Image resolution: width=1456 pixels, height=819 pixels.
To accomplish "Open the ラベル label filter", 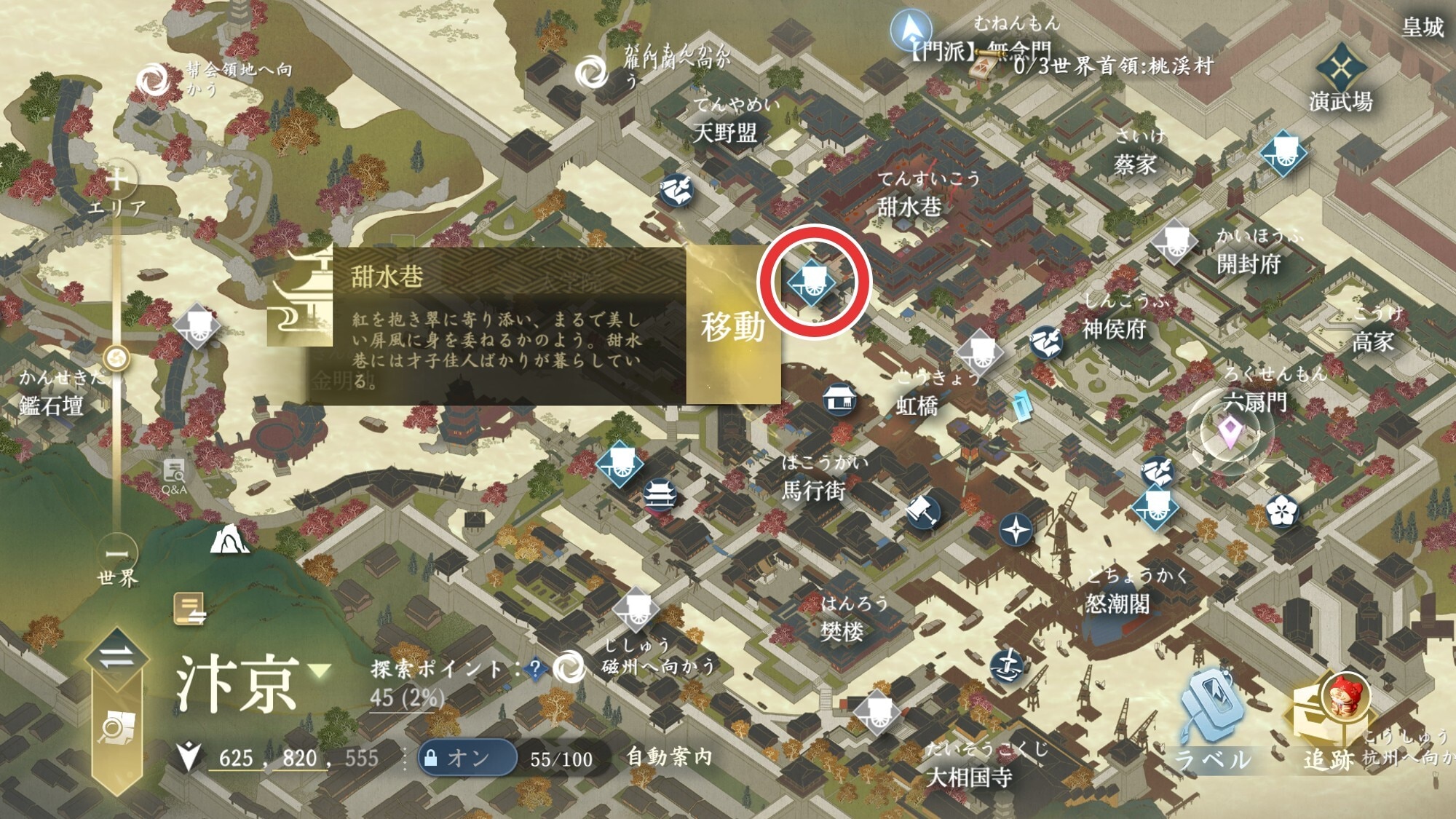I will [1211, 721].
